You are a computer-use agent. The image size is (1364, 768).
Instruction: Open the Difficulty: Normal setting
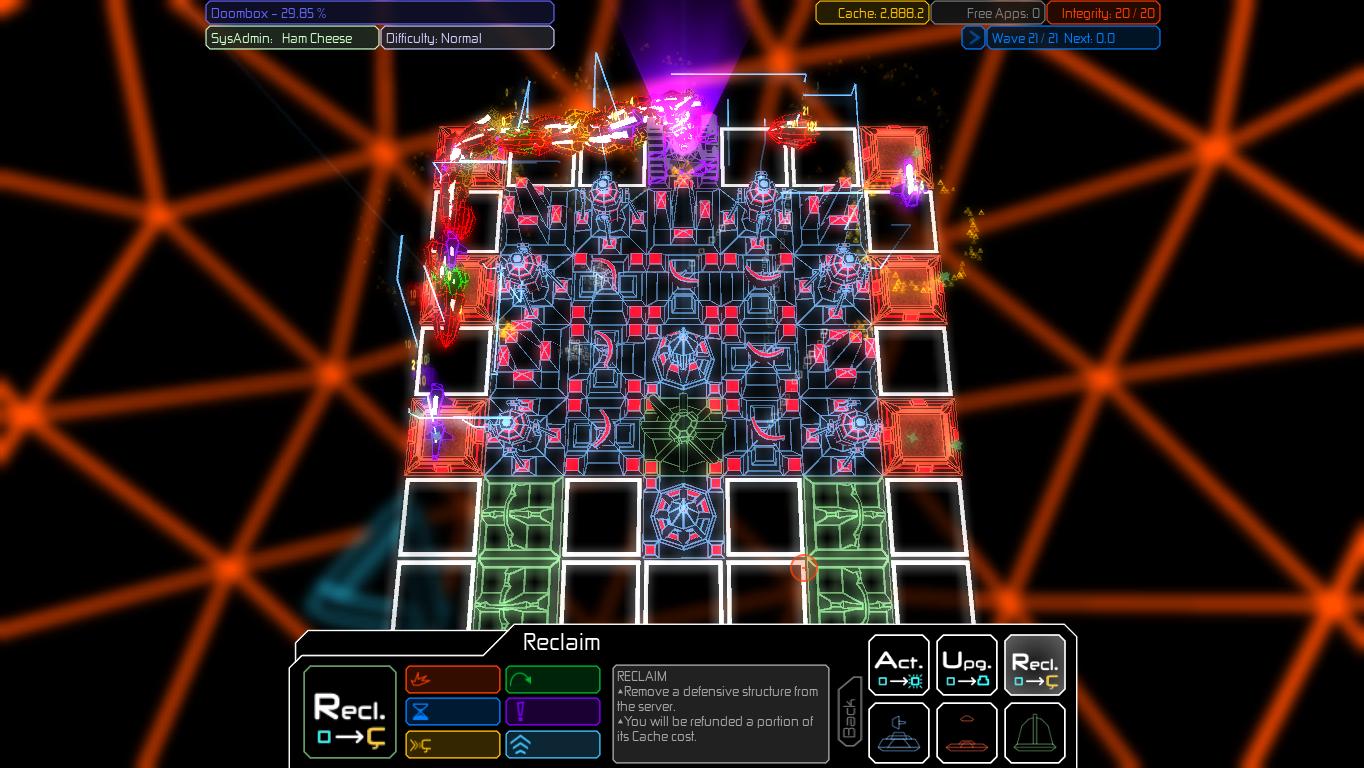click(466, 37)
